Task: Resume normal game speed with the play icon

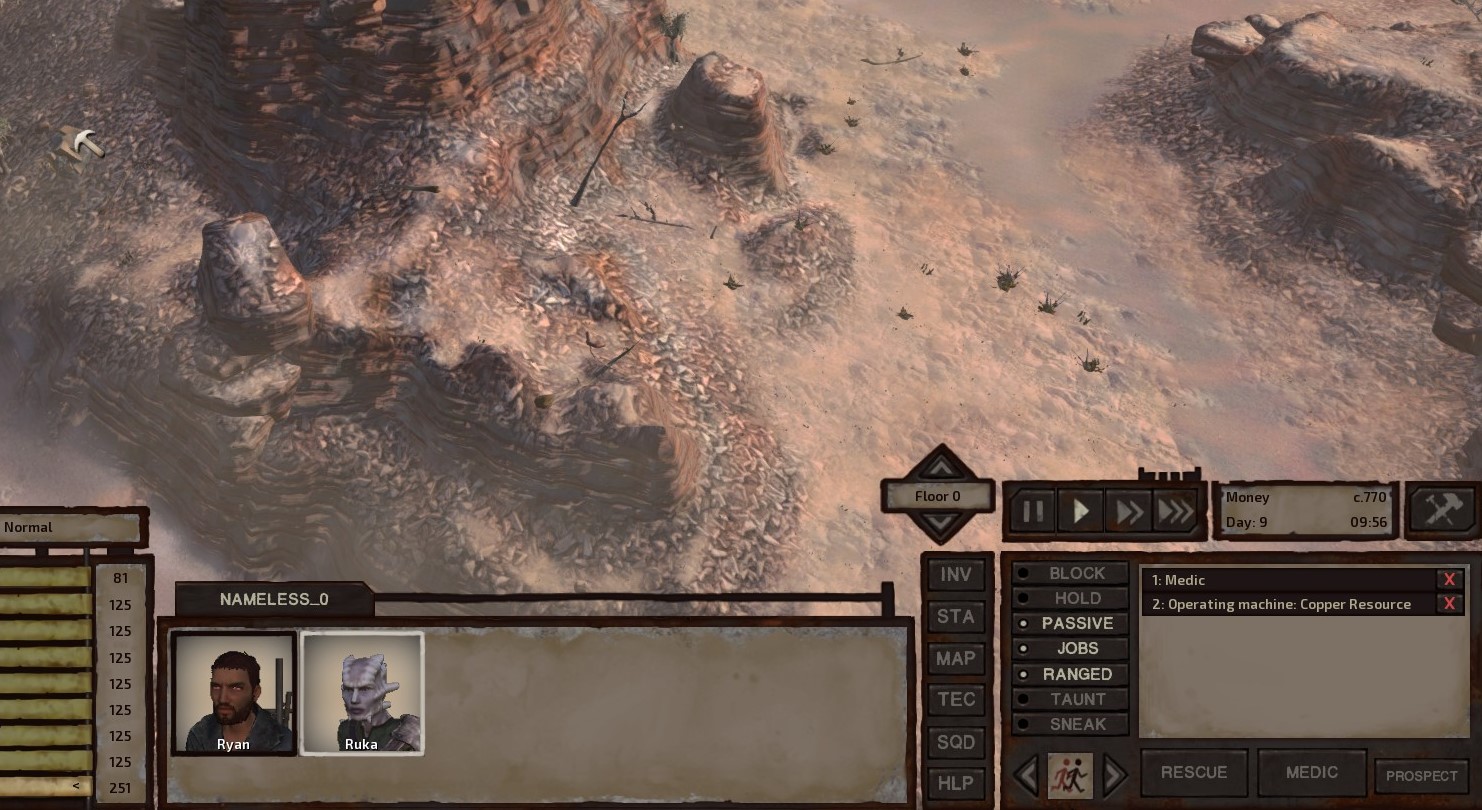Action: (1080, 510)
